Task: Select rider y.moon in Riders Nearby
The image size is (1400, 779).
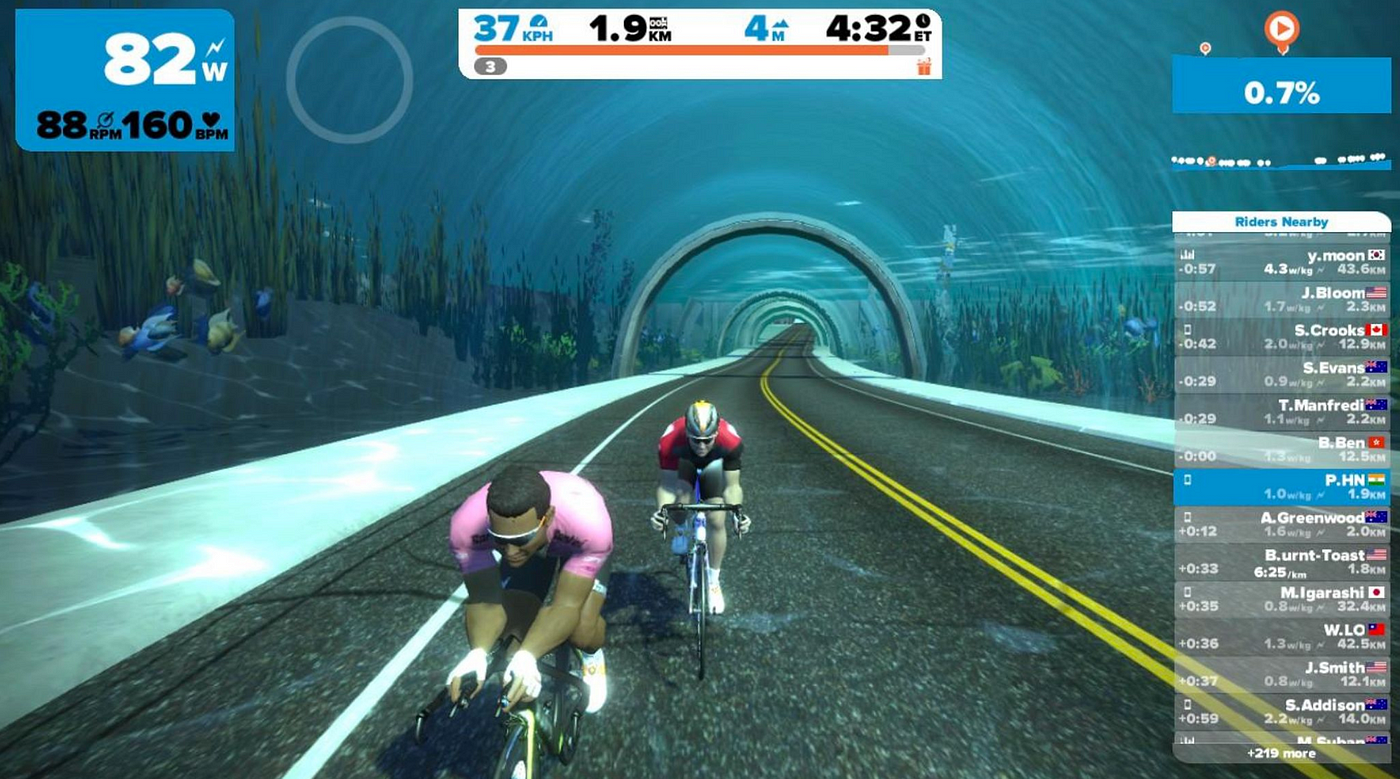Action: coord(1281,262)
